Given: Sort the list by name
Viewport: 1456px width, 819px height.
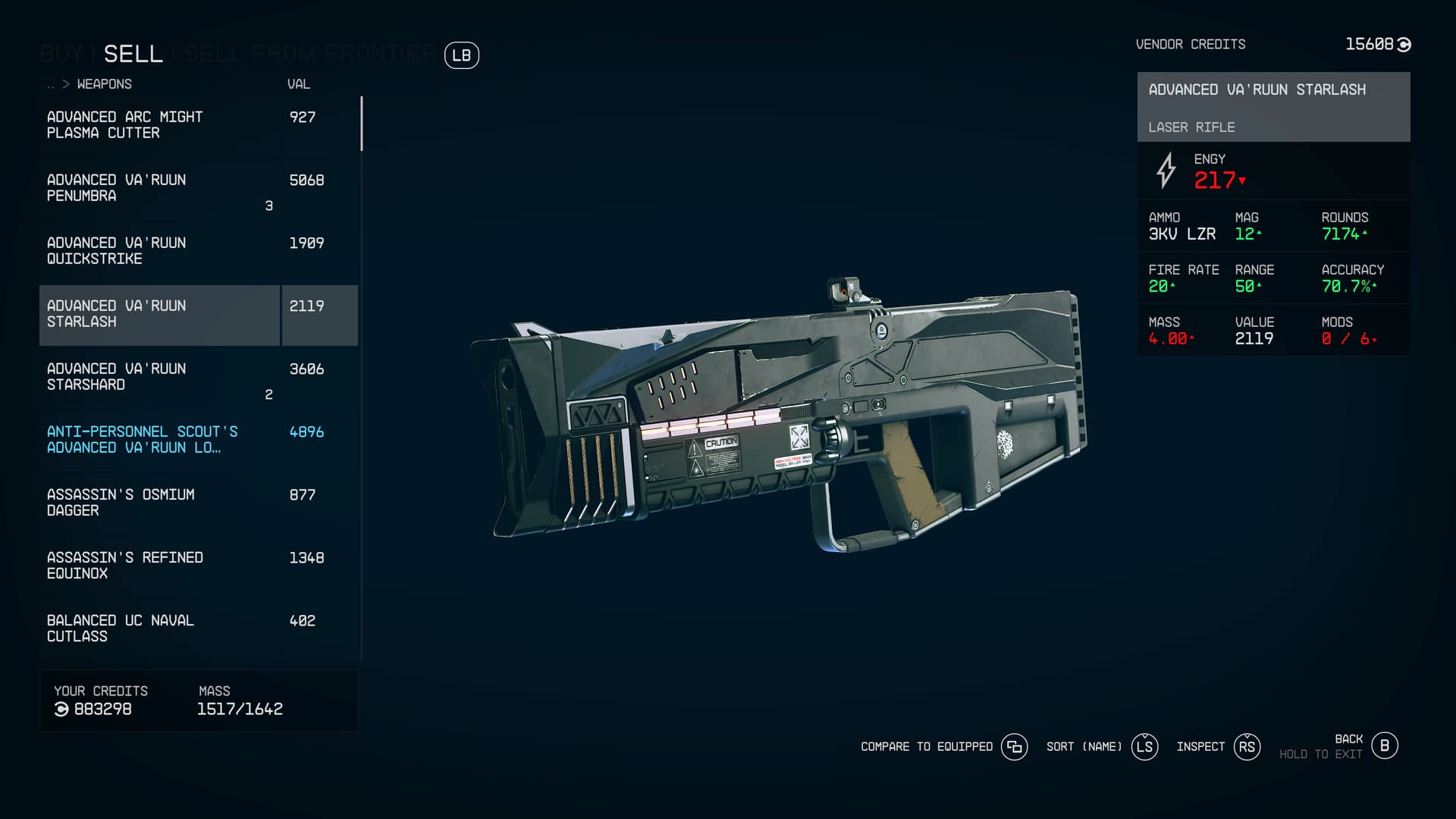Looking at the screenshot, I should tap(1144, 747).
